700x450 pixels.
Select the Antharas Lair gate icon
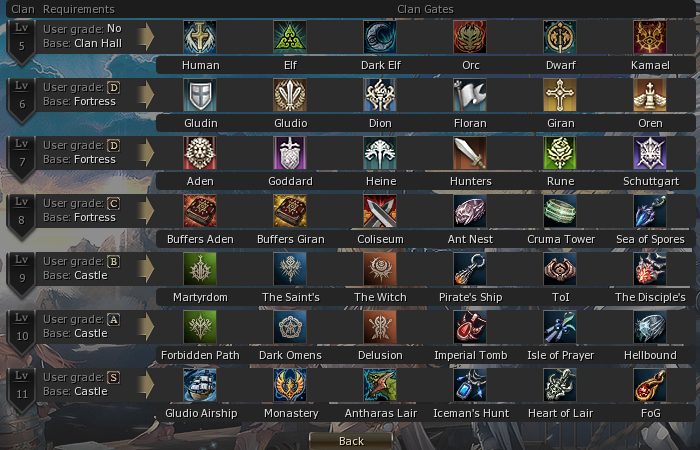pyautogui.click(x=380, y=386)
